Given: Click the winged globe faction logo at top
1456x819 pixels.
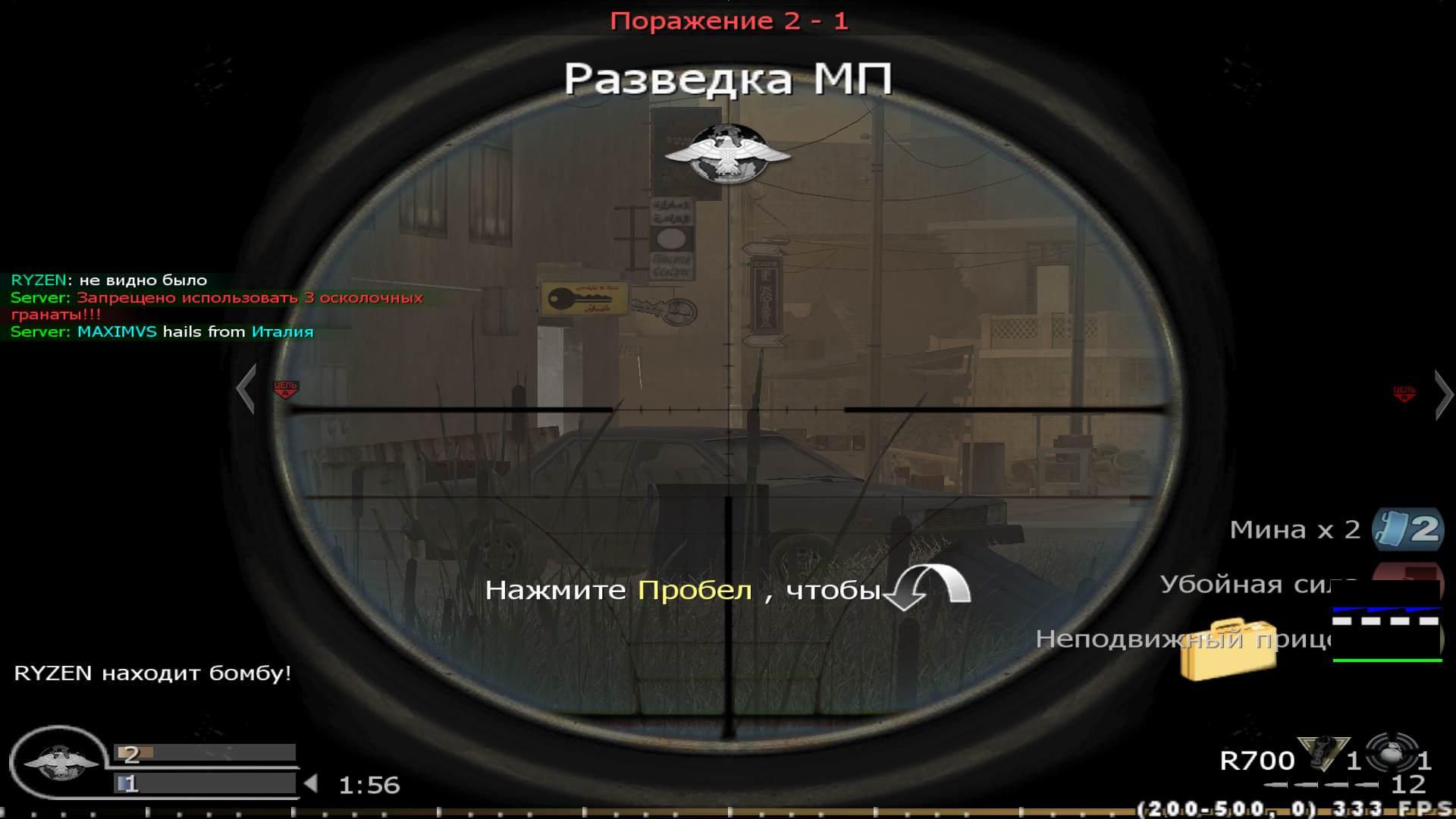Looking at the screenshot, I should click(x=726, y=150).
